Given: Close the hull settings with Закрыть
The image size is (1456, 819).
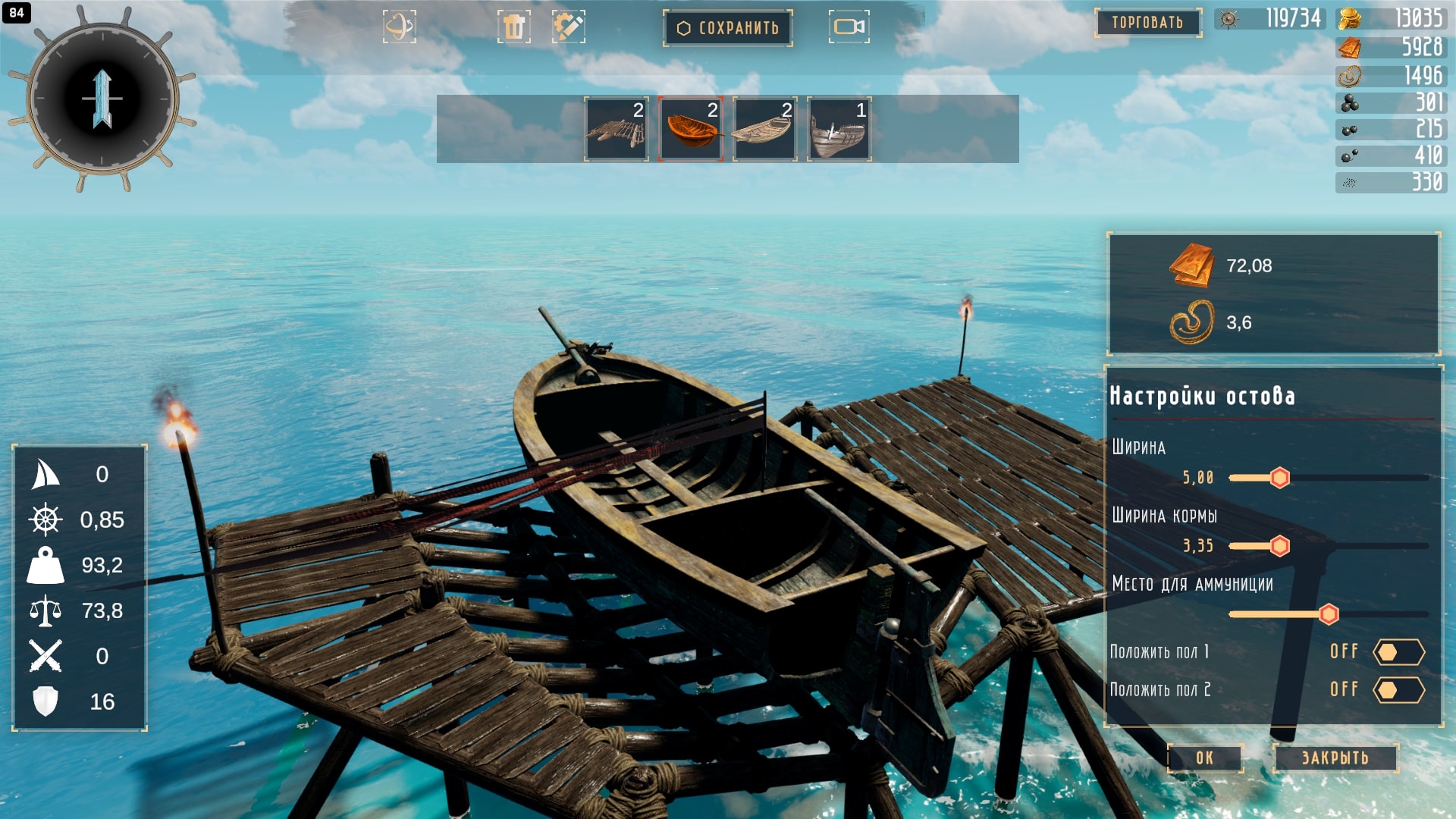Looking at the screenshot, I should [1335, 758].
